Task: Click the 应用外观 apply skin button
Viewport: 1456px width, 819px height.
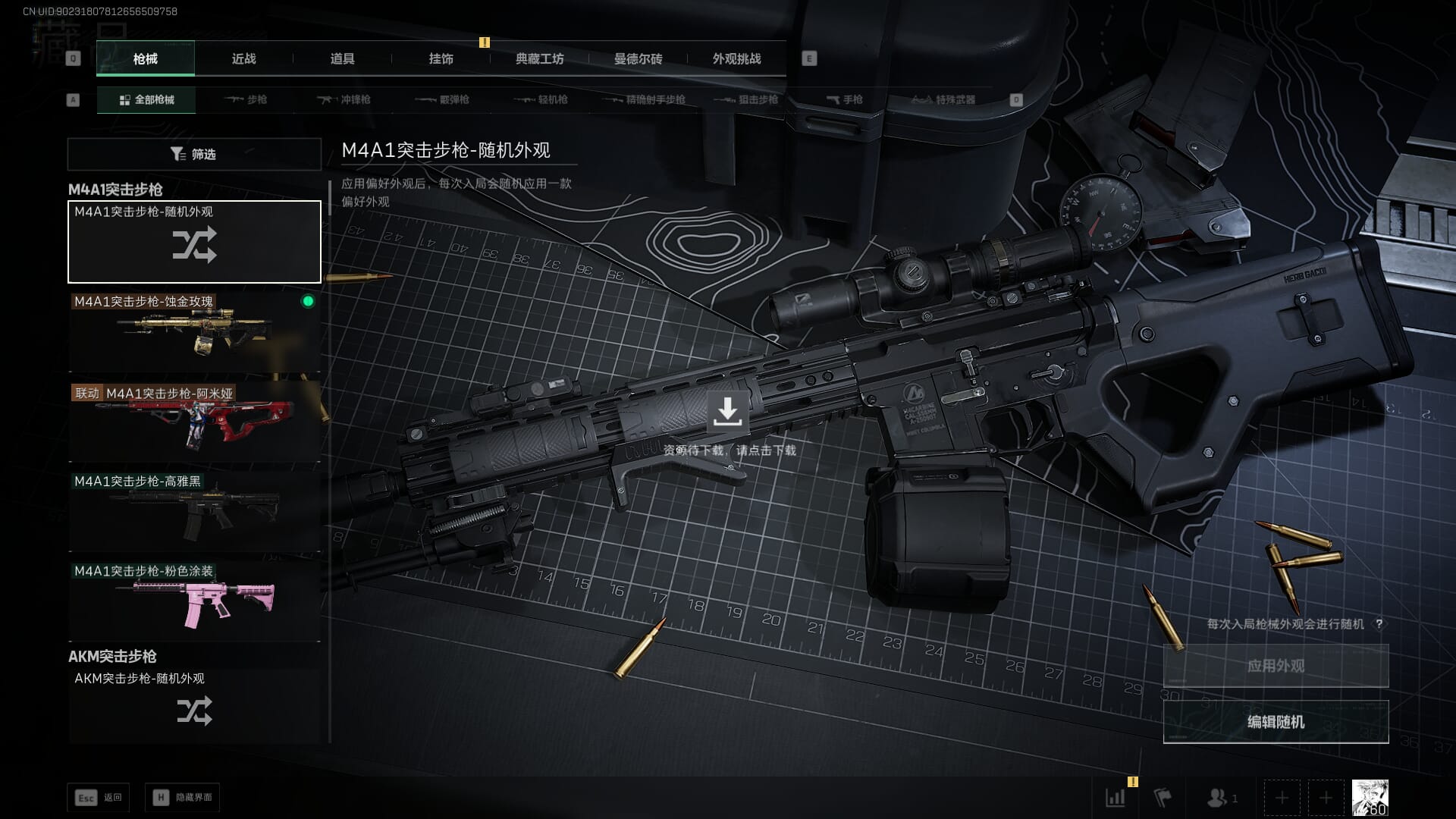Action: (x=1276, y=666)
